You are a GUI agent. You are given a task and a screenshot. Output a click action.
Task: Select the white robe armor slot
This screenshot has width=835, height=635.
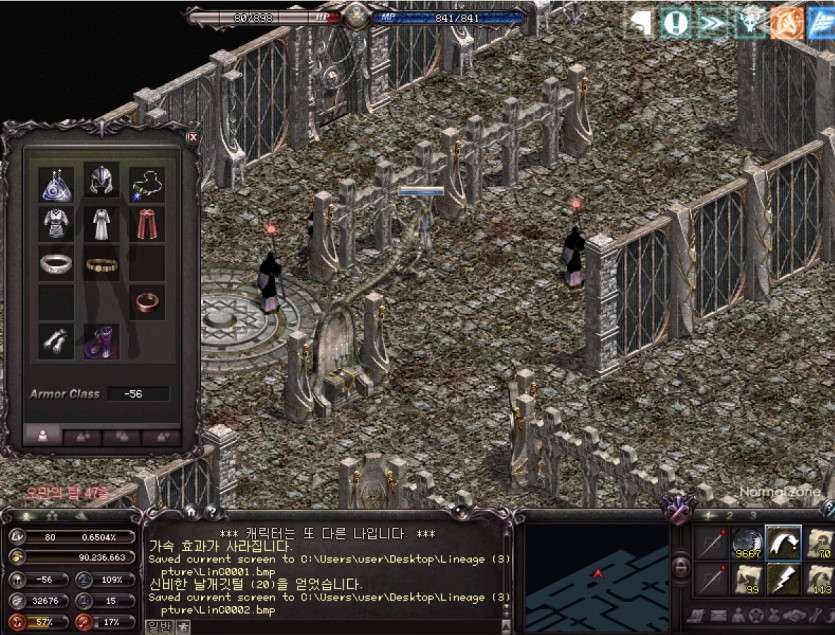tap(101, 223)
